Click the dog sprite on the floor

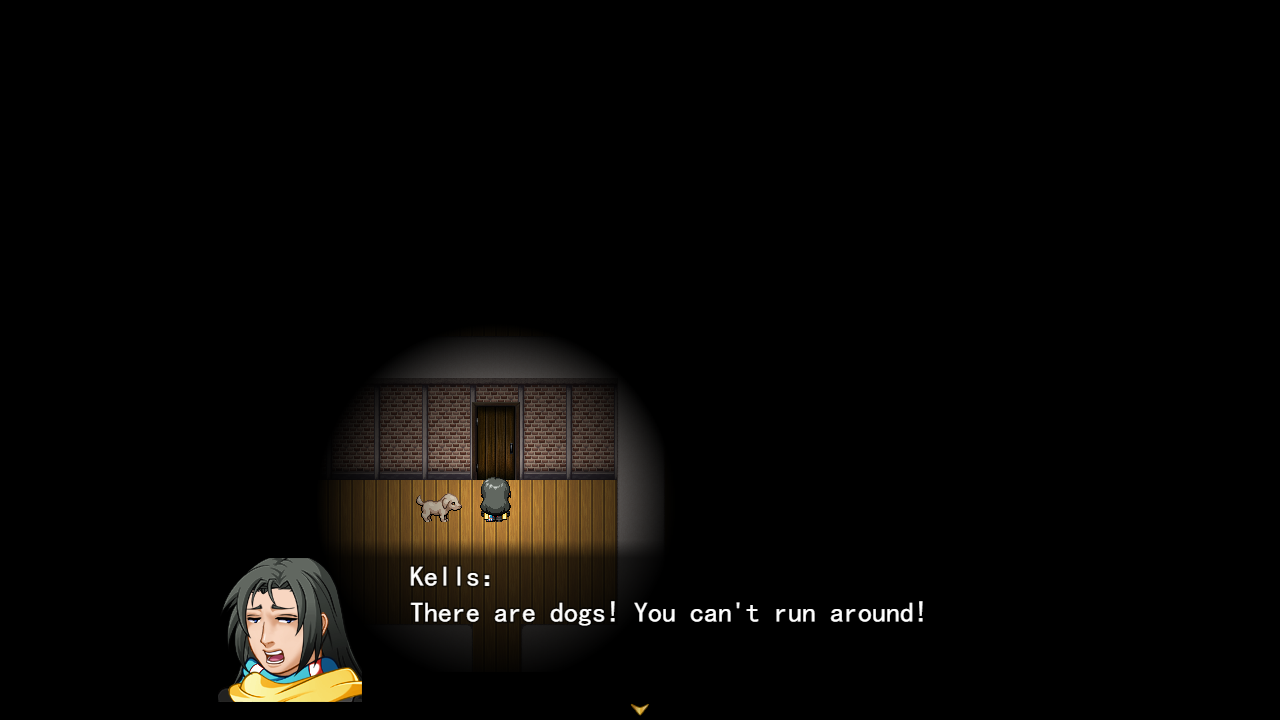[440, 505]
